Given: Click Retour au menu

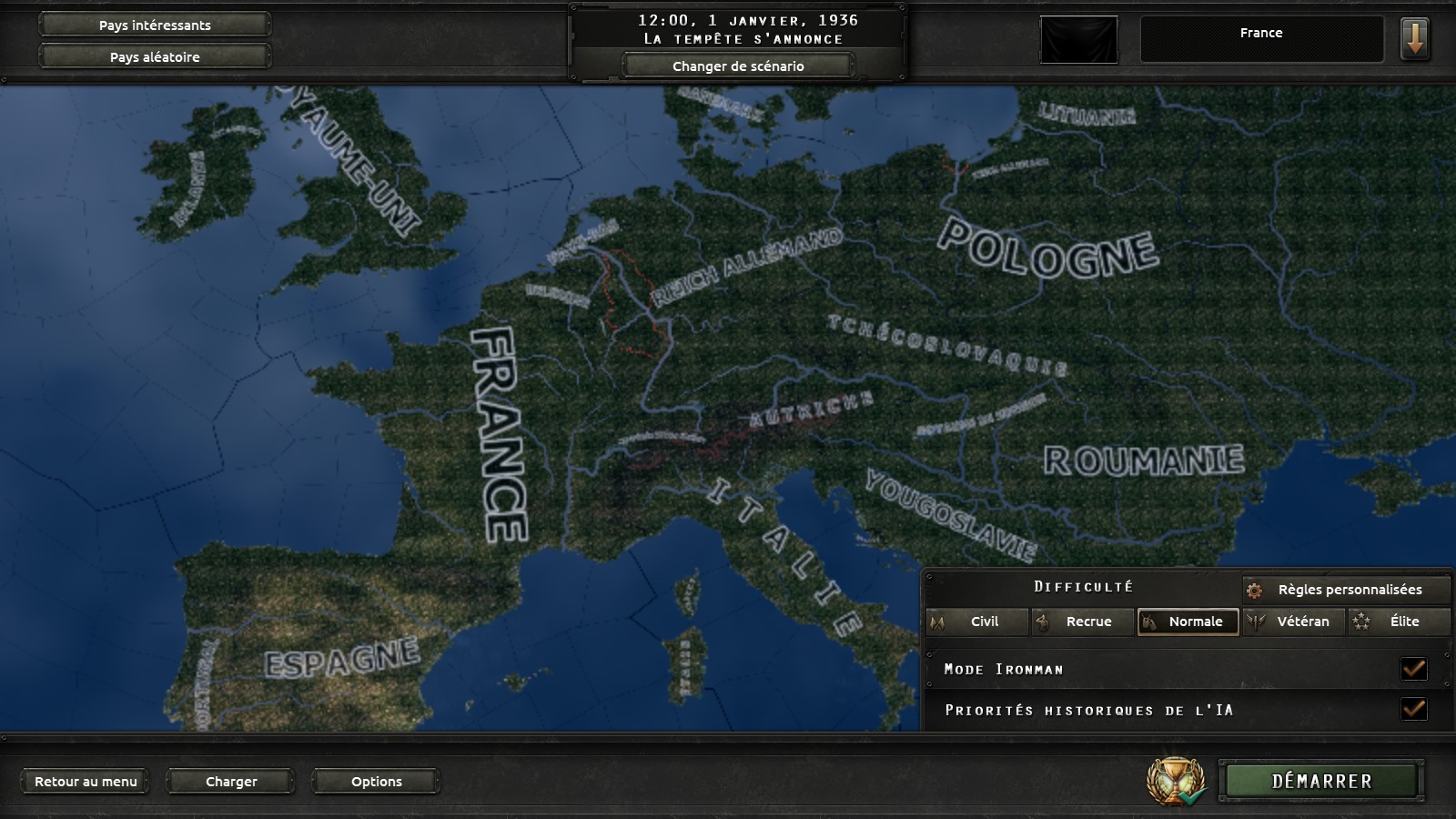Looking at the screenshot, I should coord(86,781).
